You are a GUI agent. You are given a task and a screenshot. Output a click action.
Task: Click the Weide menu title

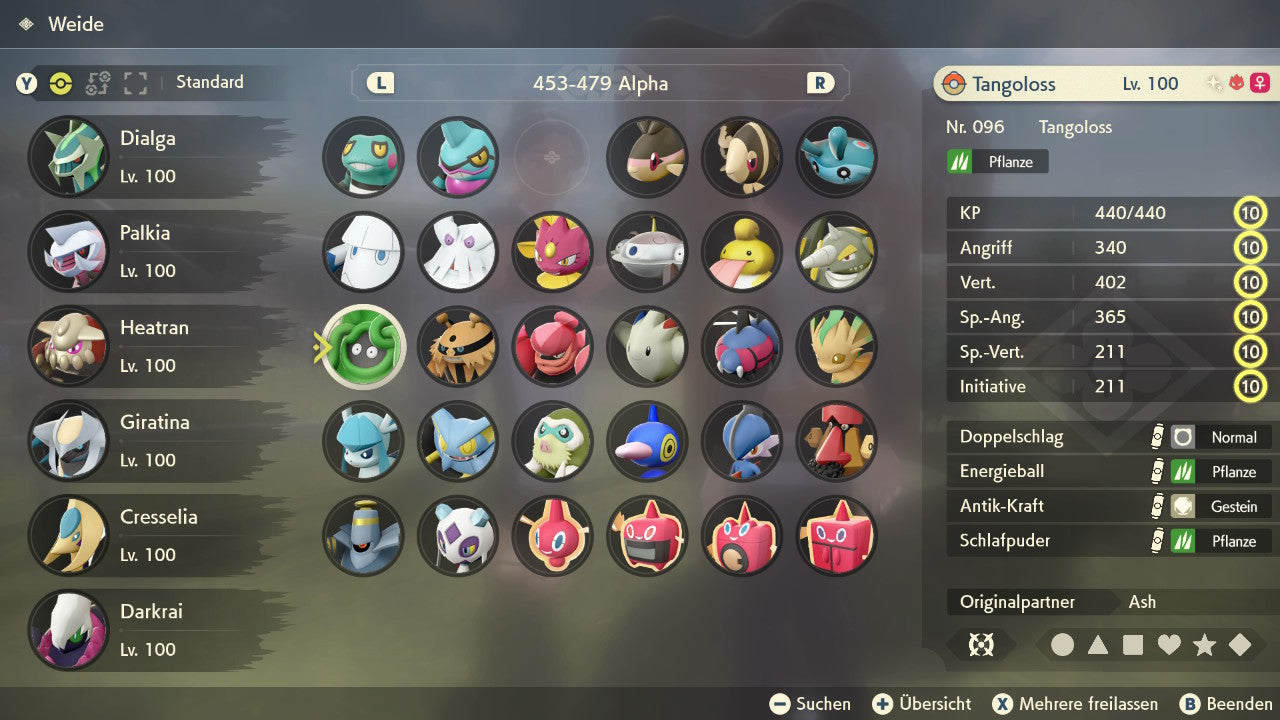point(78,24)
